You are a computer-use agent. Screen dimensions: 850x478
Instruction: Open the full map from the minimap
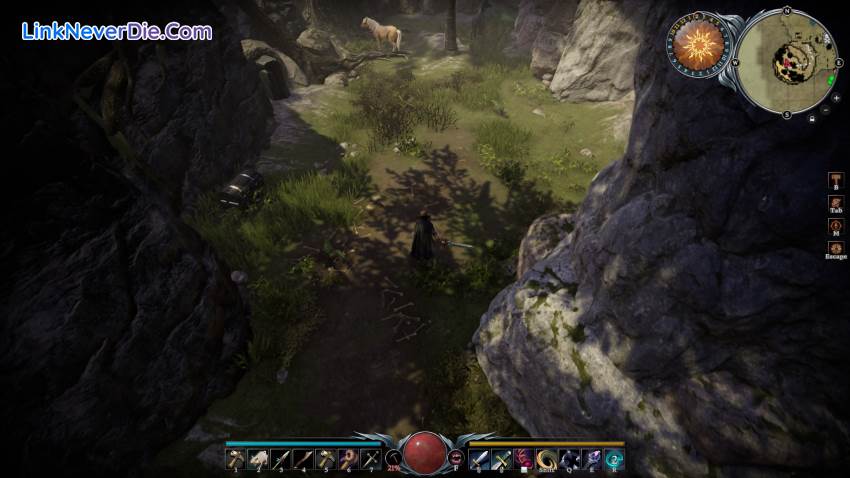click(787, 62)
